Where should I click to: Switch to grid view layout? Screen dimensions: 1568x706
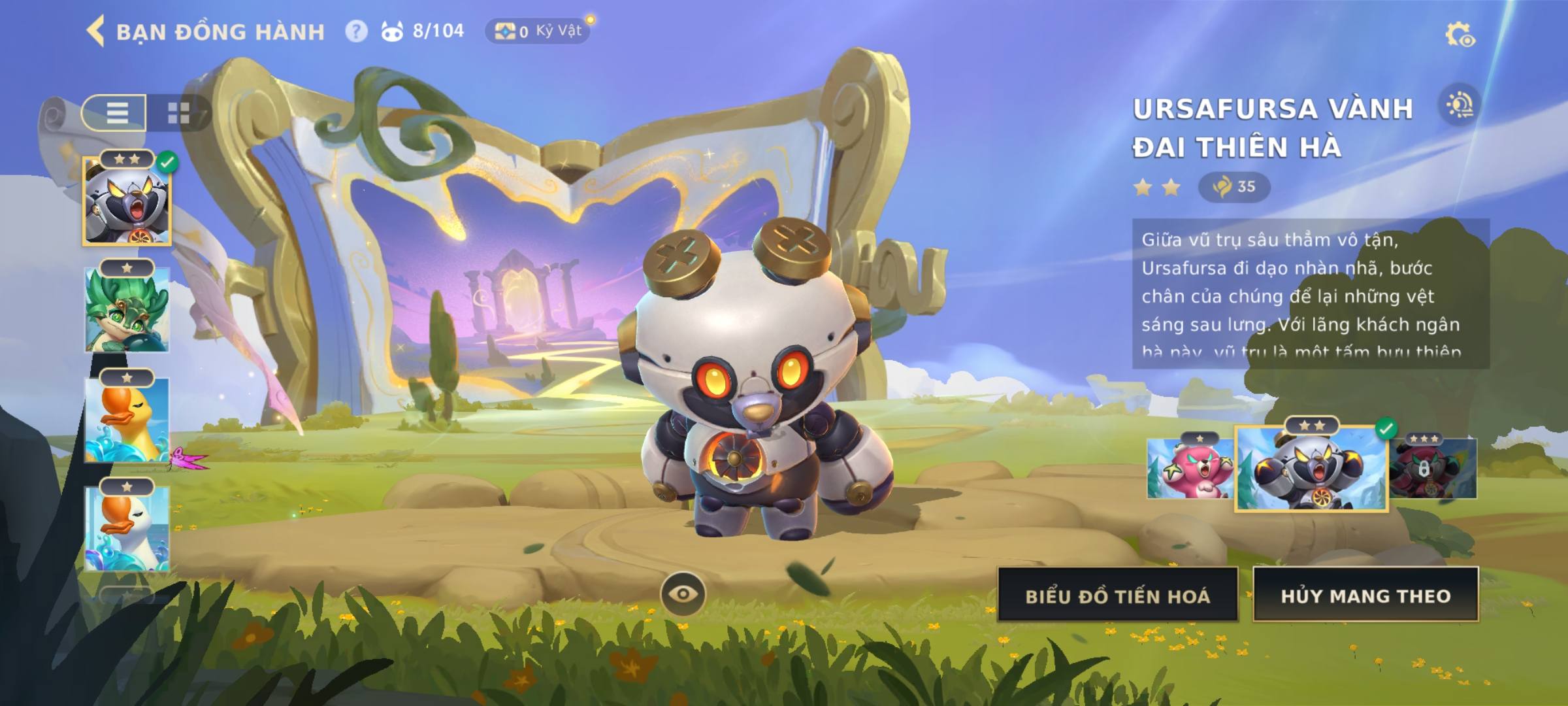click(x=178, y=112)
